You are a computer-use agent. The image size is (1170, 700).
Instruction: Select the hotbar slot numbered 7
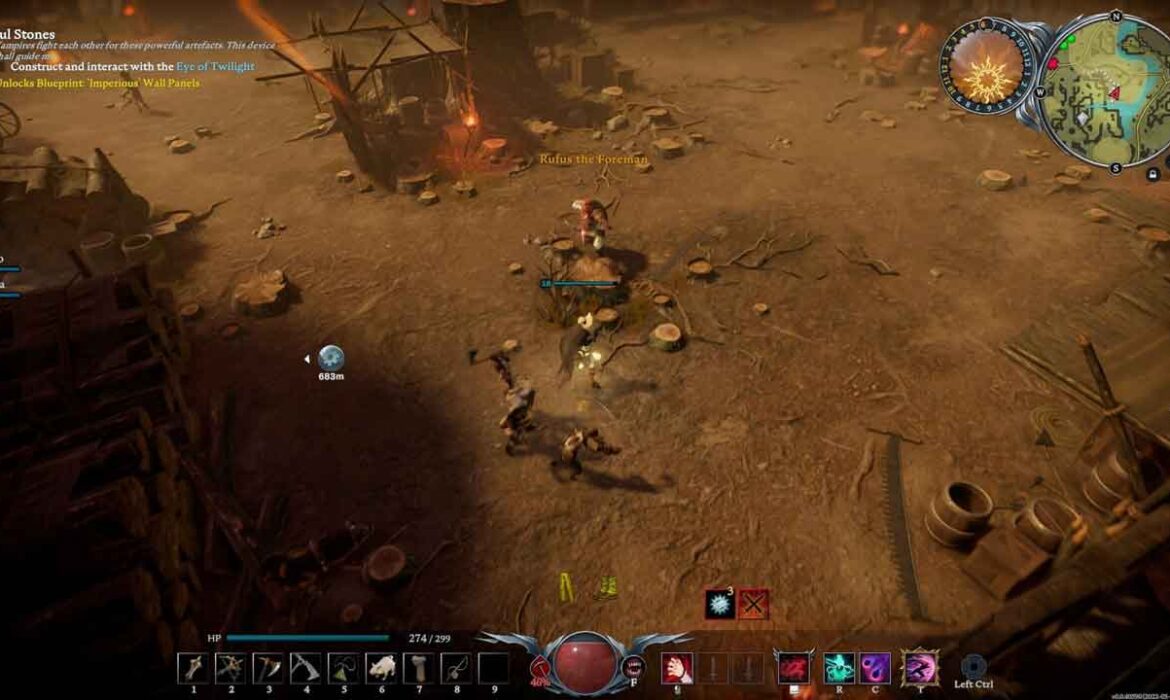(x=418, y=667)
